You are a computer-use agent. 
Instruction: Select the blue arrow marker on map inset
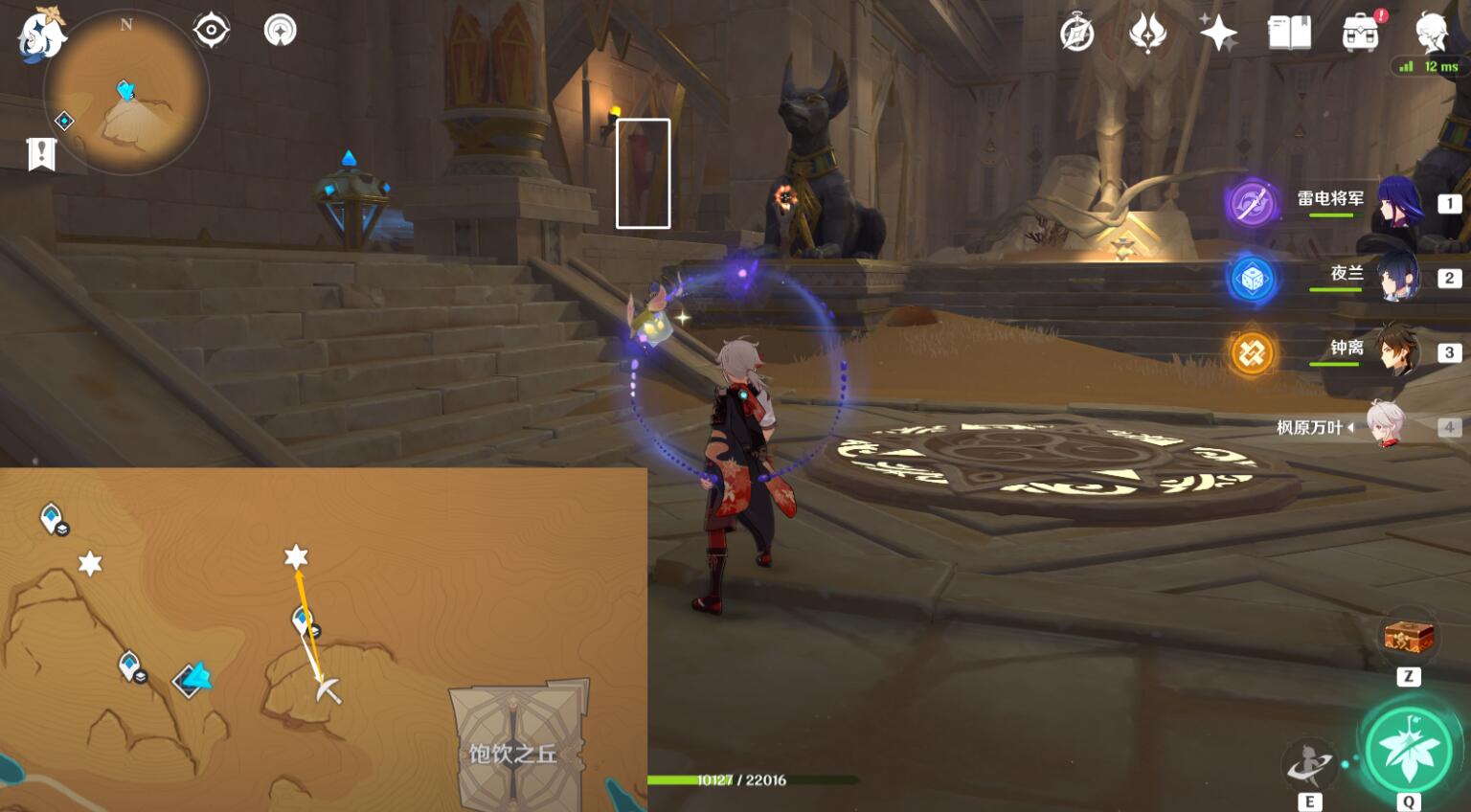195,678
